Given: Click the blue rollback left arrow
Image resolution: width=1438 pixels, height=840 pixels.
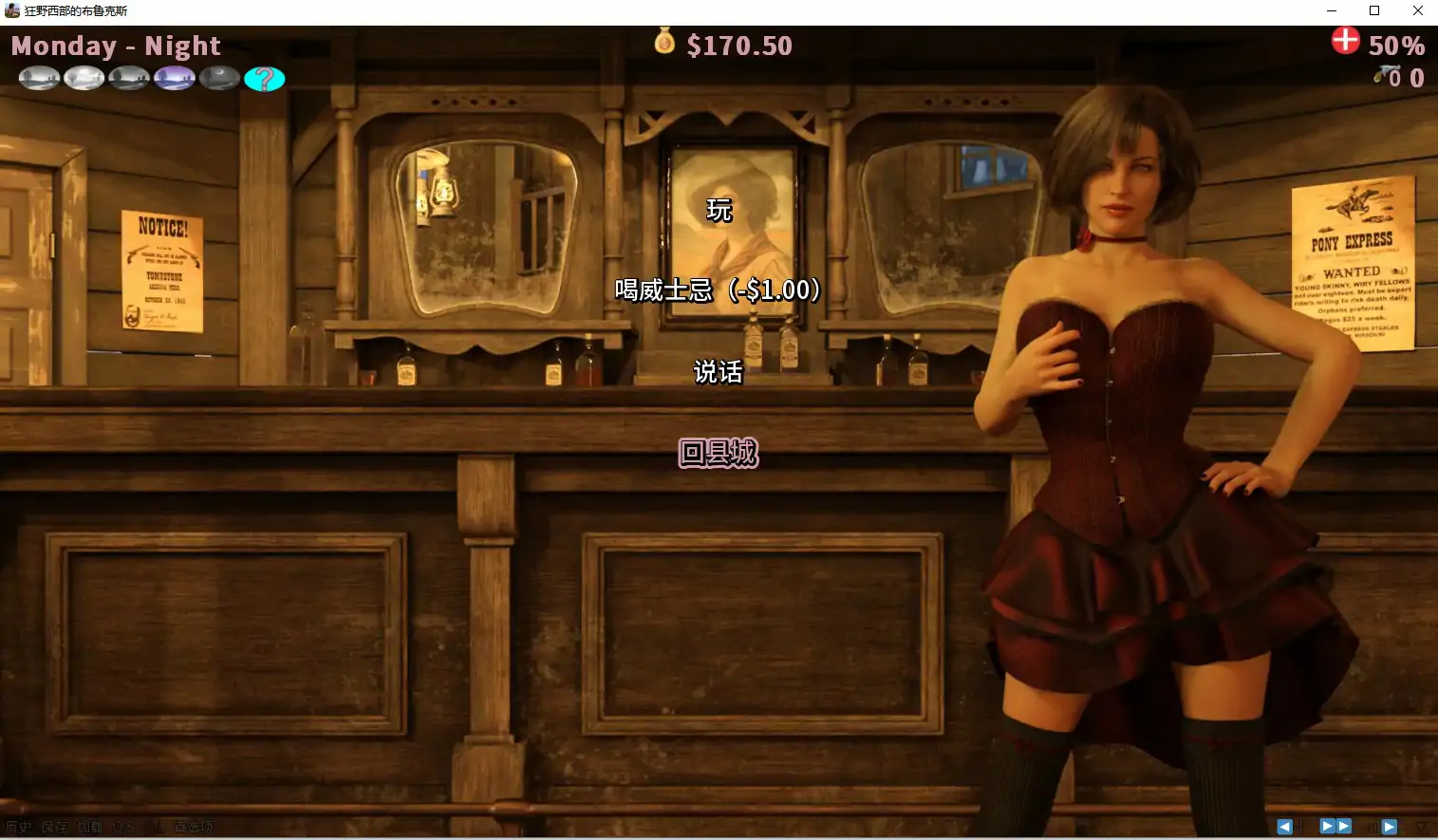Looking at the screenshot, I should pos(1284,827).
